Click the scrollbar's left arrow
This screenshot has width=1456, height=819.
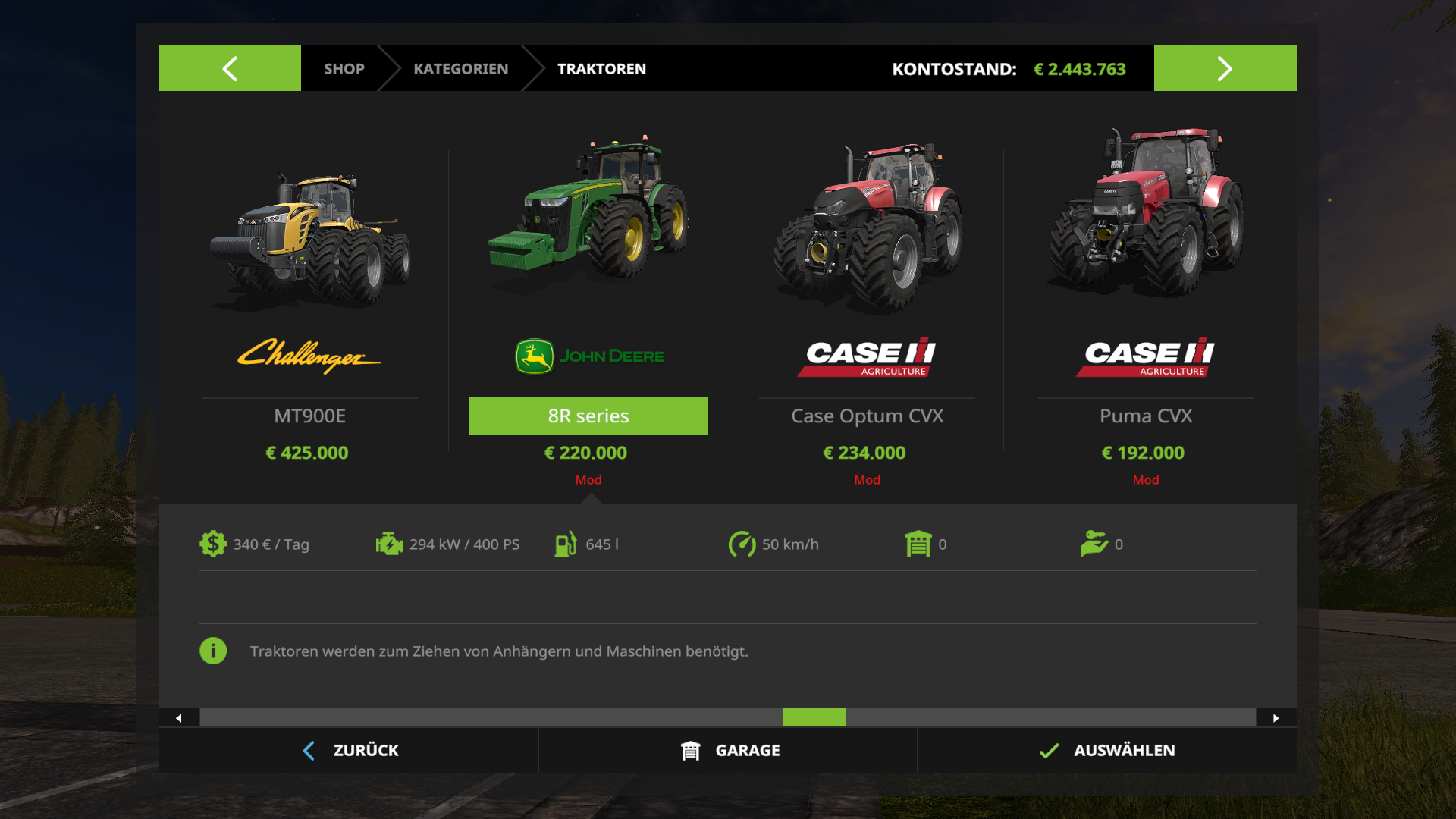(179, 718)
